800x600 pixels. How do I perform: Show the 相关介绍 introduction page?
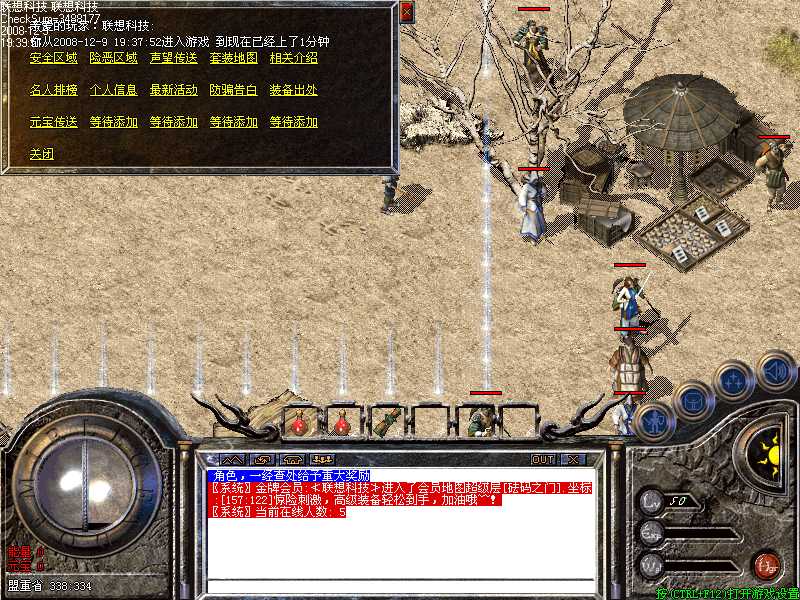tap(293, 58)
